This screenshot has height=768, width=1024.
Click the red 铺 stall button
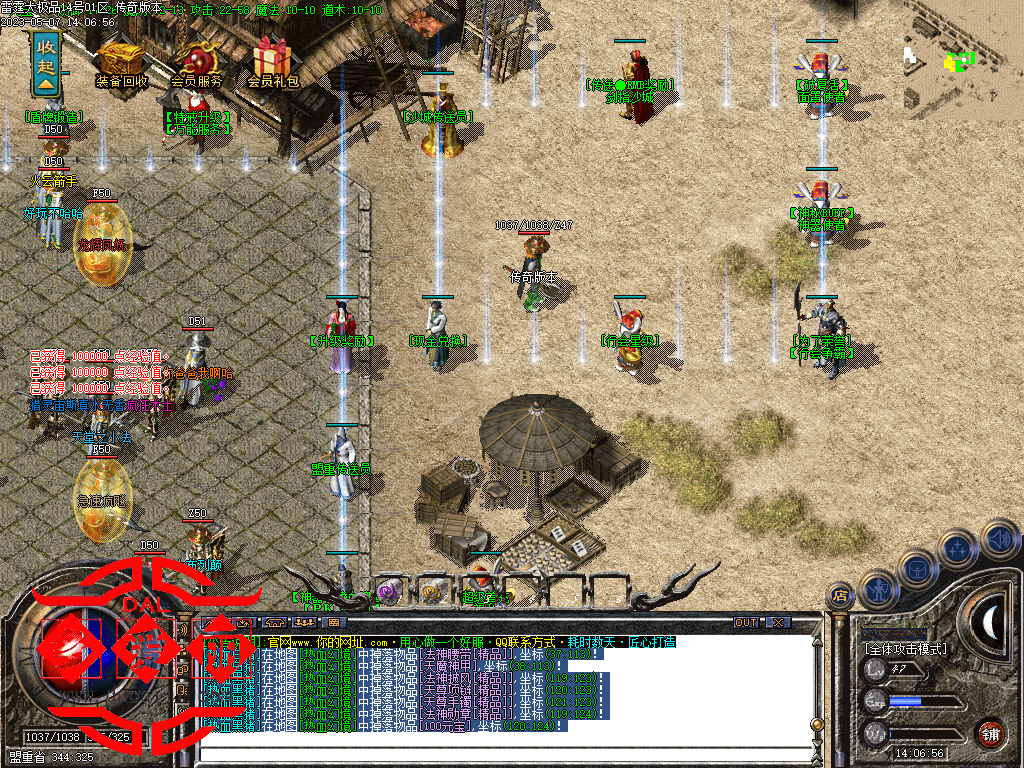coord(990,733)
